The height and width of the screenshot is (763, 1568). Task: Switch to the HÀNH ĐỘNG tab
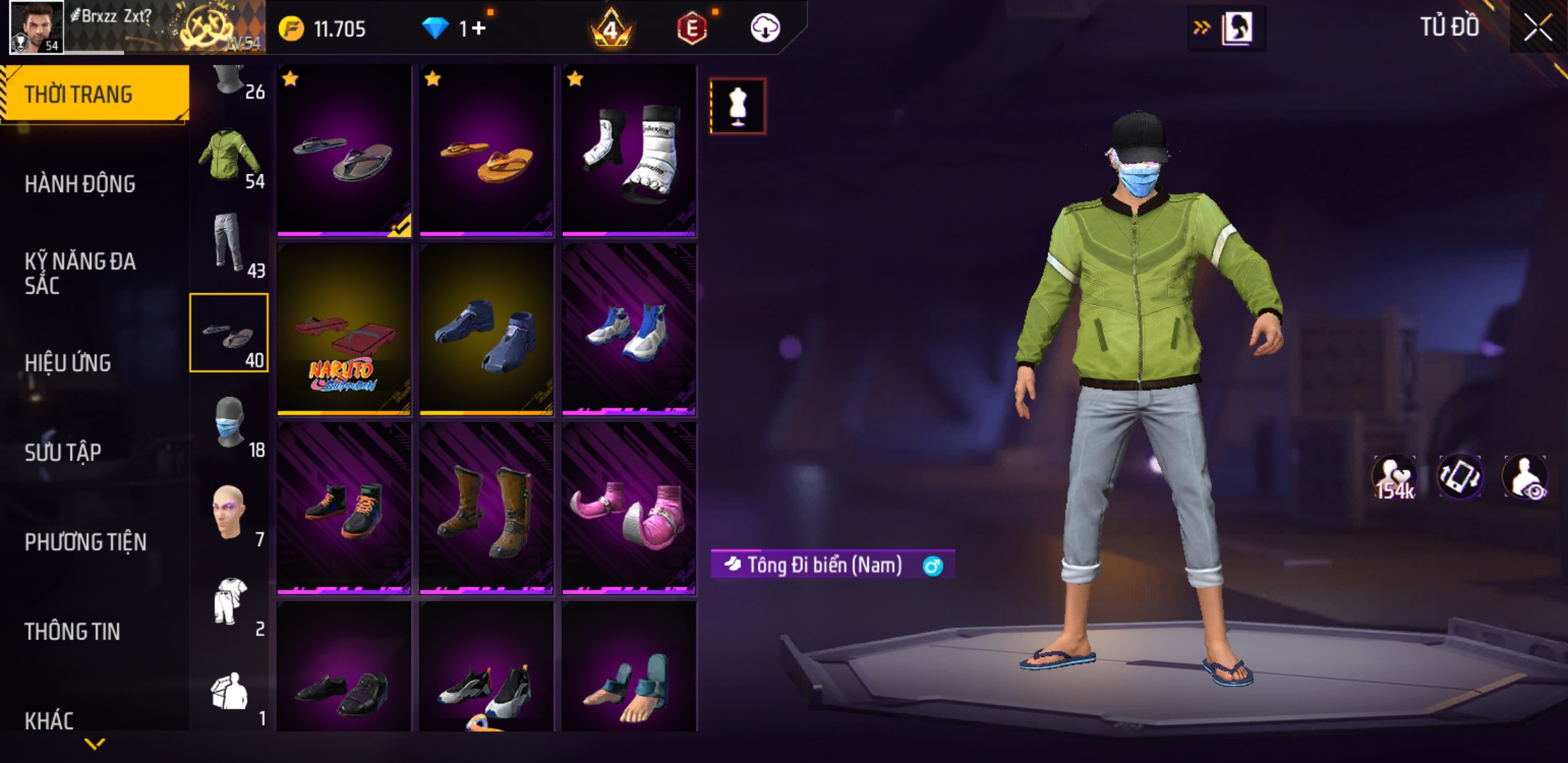click(80, 184)
